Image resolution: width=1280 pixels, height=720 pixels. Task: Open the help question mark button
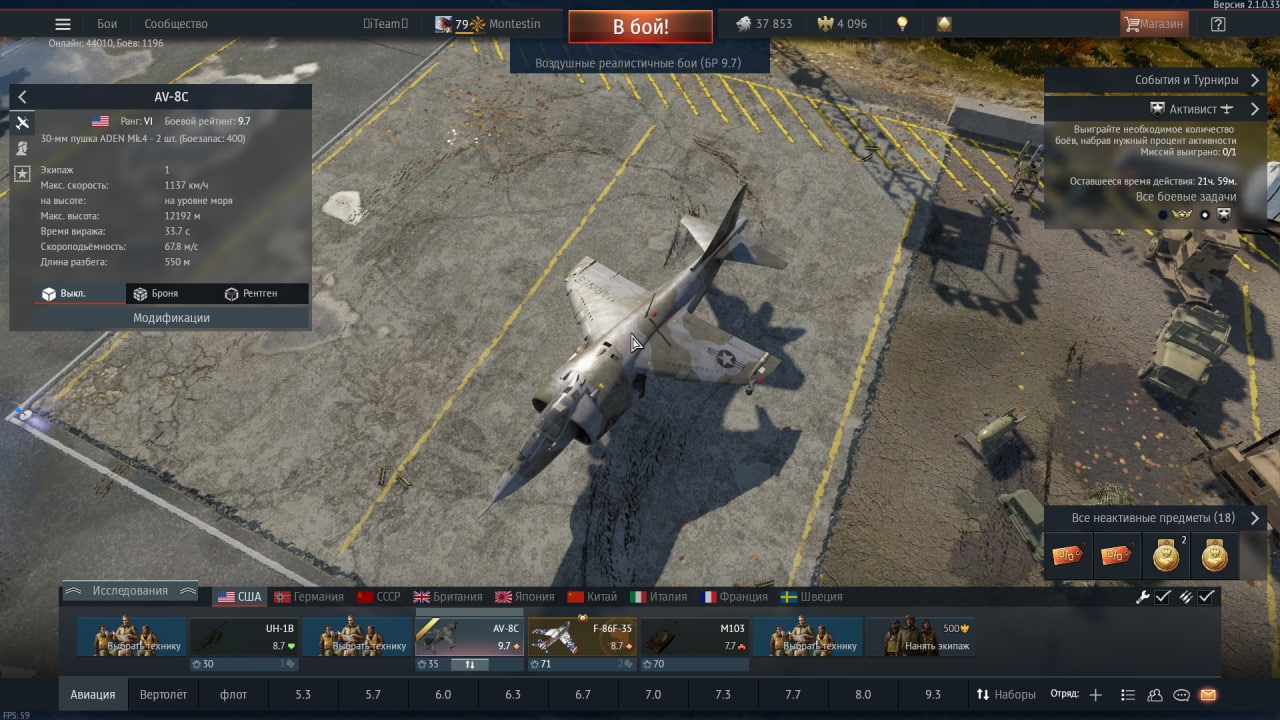[x=1218, y=24]
